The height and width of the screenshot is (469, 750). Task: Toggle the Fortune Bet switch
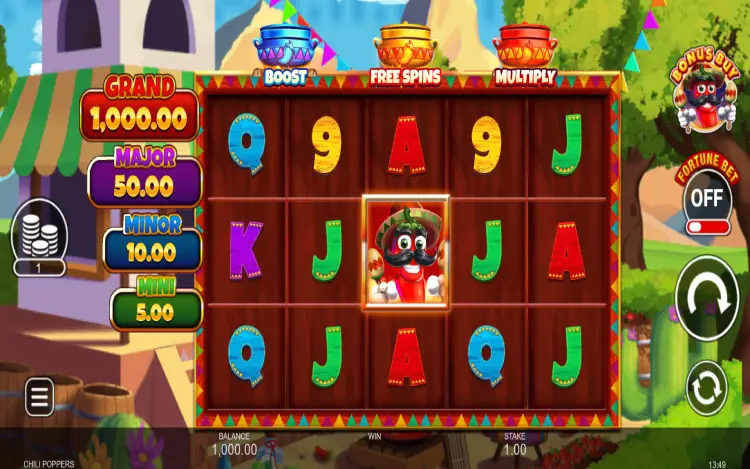707,201
